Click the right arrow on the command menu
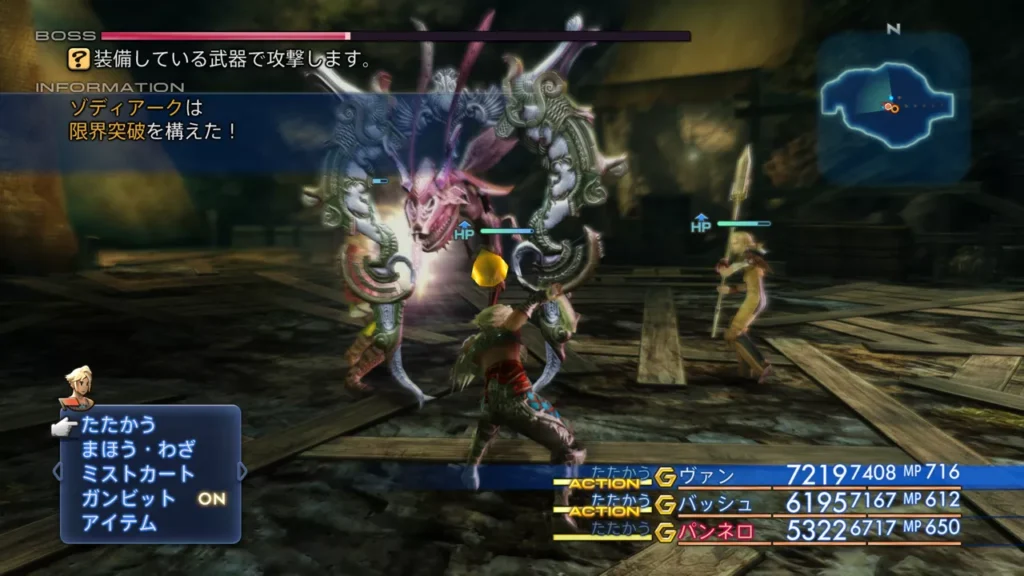The image size is (1024, 576). (x=243, y=470)
